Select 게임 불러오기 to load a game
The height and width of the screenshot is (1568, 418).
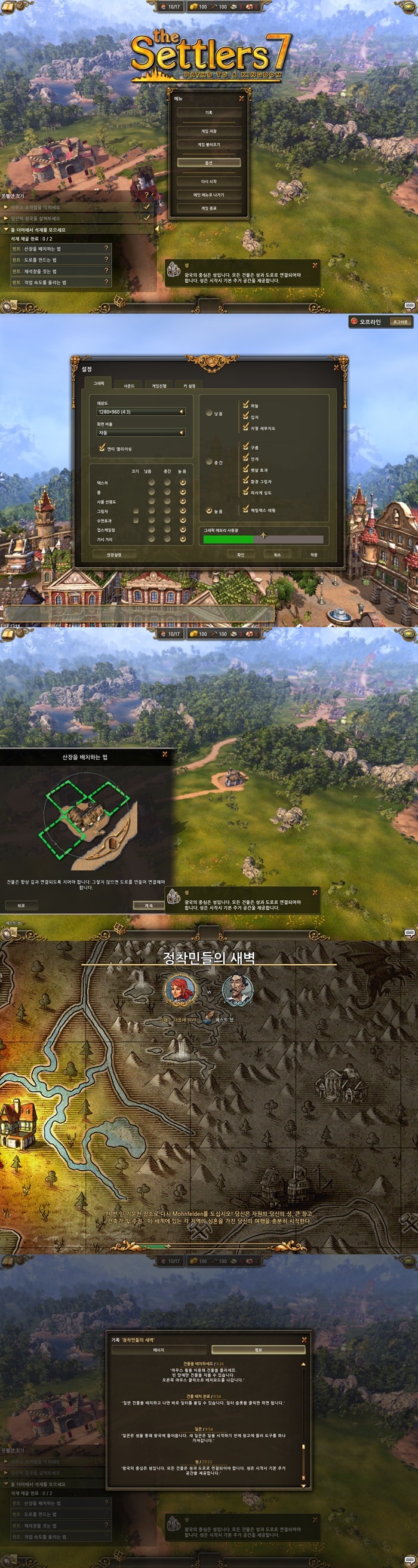[x=208, y=145]
